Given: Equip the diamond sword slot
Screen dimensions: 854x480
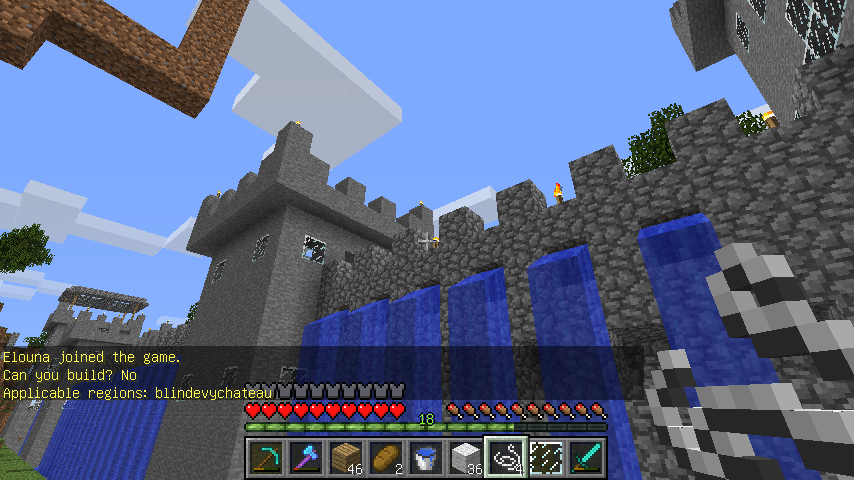Looking at the screenshot, I should tap(586, 458).
